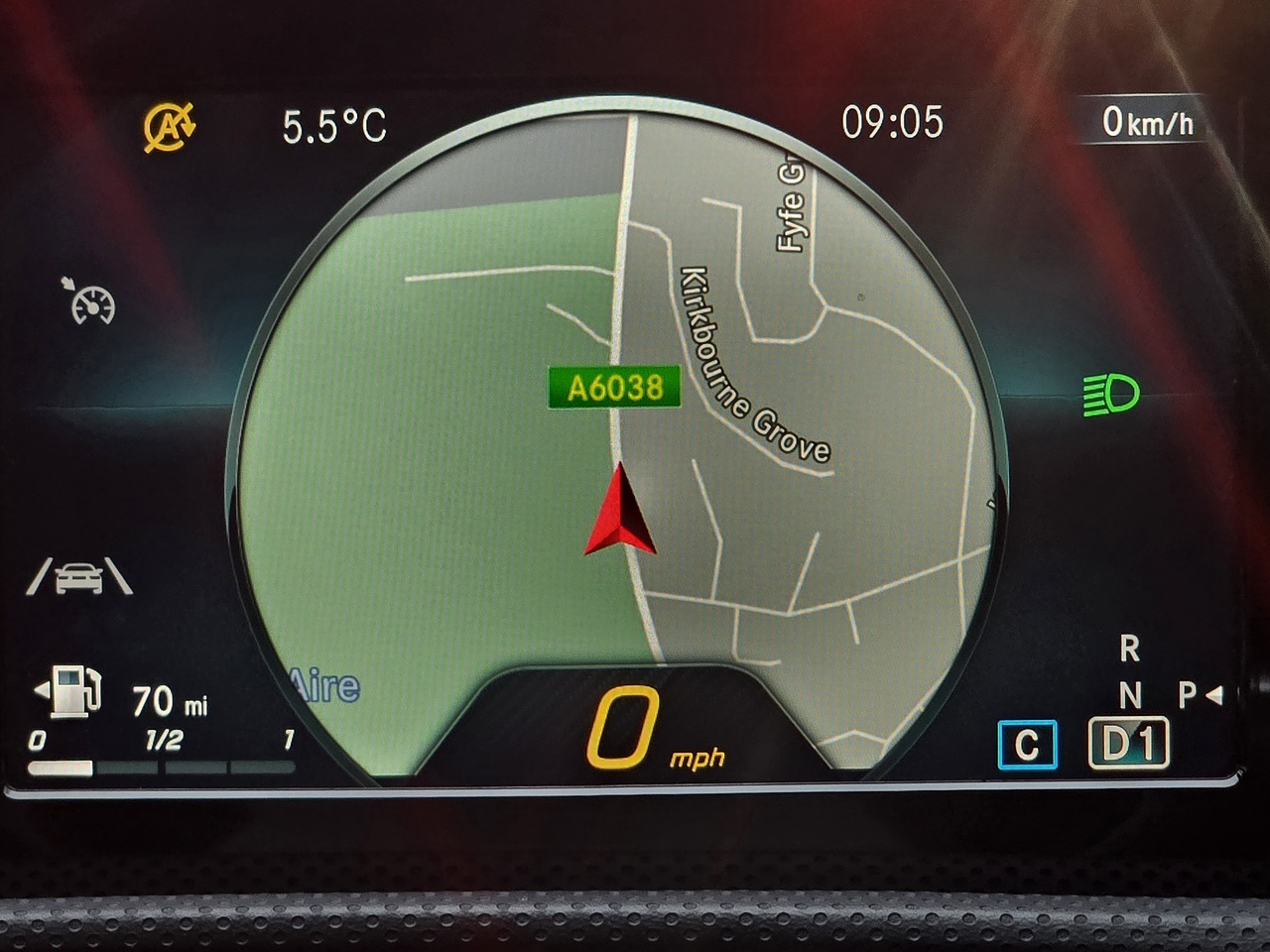Select the C drive mode box
The width and height of the screenshot is (1270, 952).
click(x=1027, y=745)
